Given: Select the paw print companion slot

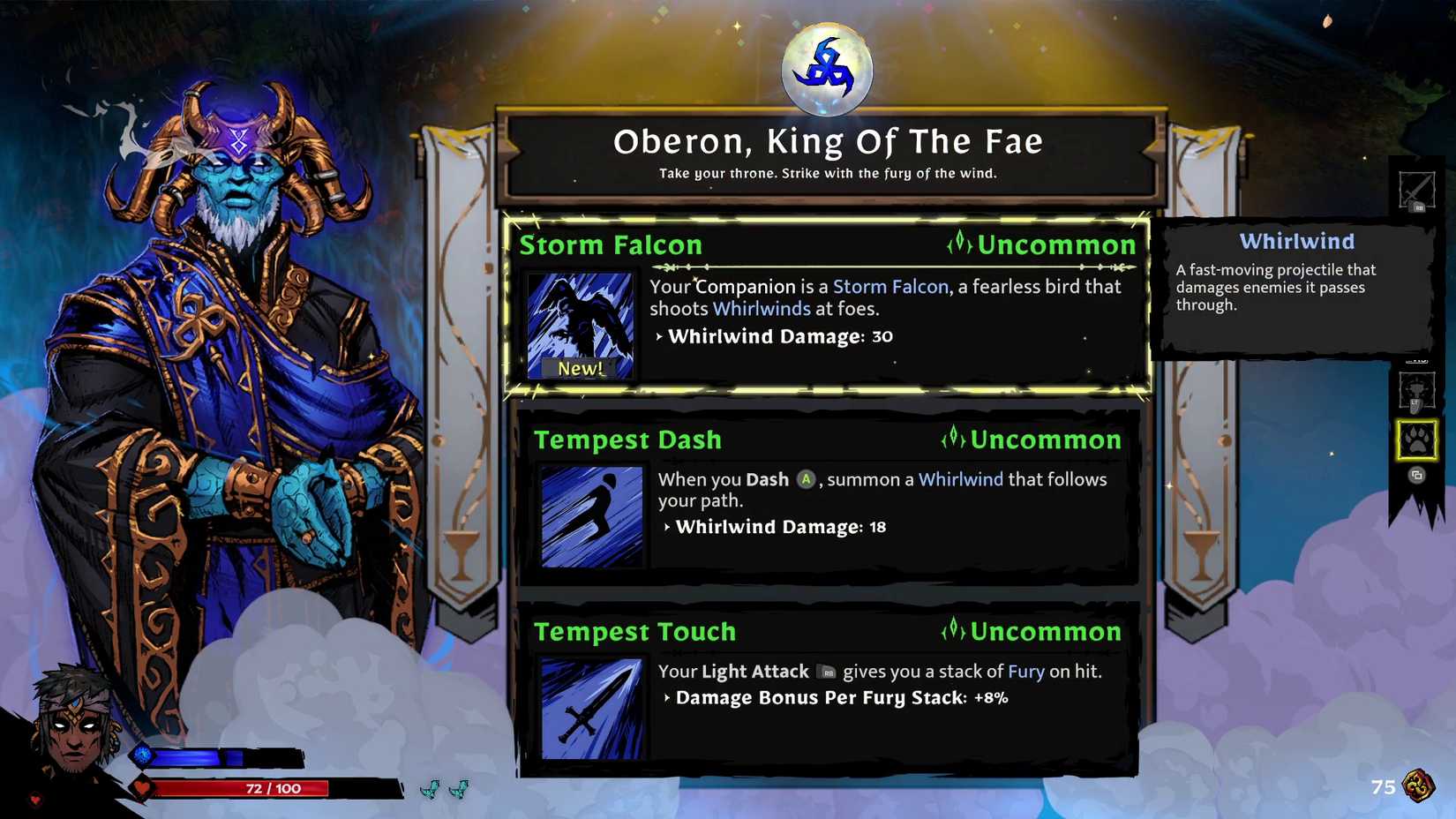Looking at the screenshot, I should [1416, 440].
